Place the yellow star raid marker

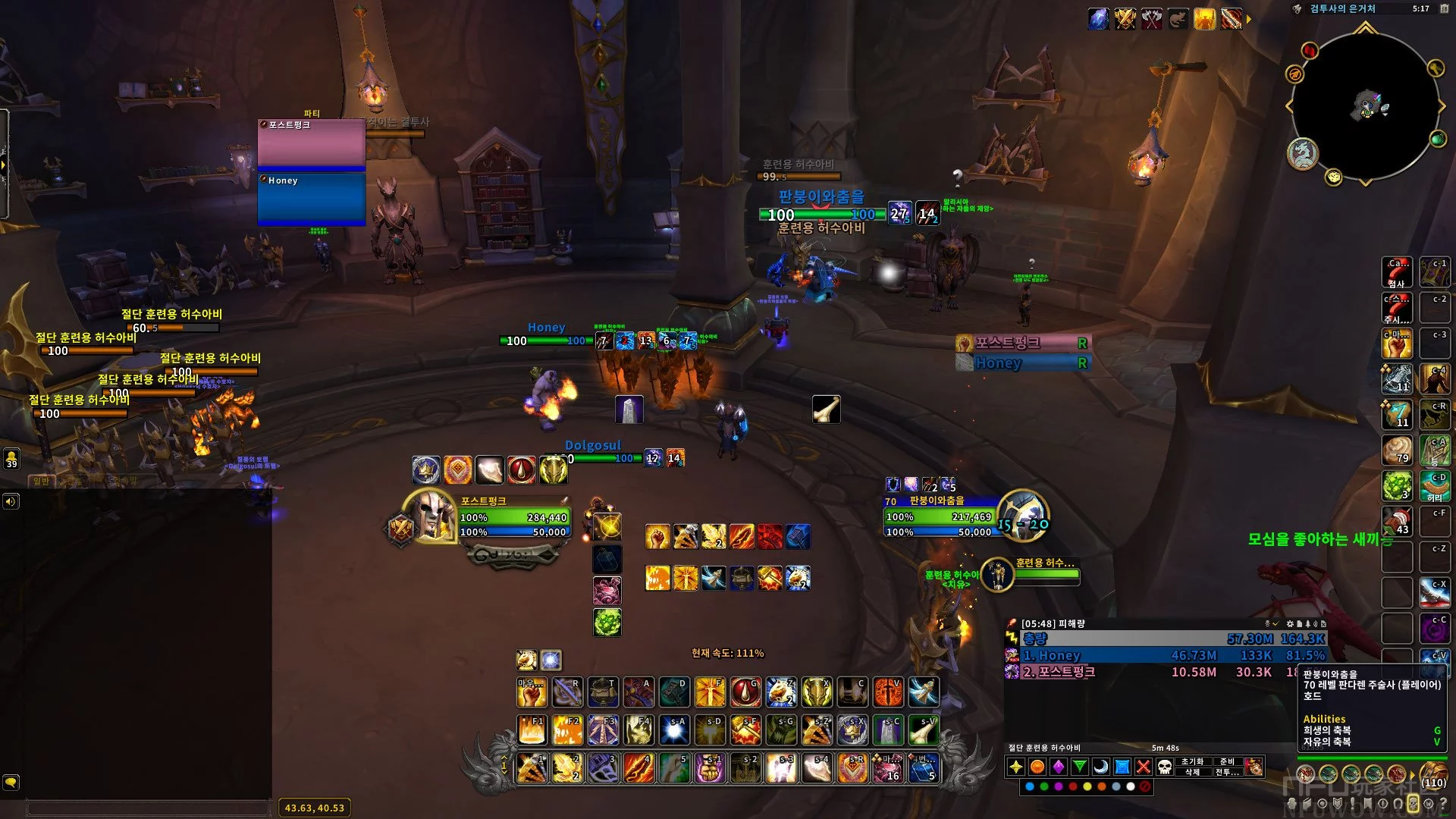(1016, 767)
